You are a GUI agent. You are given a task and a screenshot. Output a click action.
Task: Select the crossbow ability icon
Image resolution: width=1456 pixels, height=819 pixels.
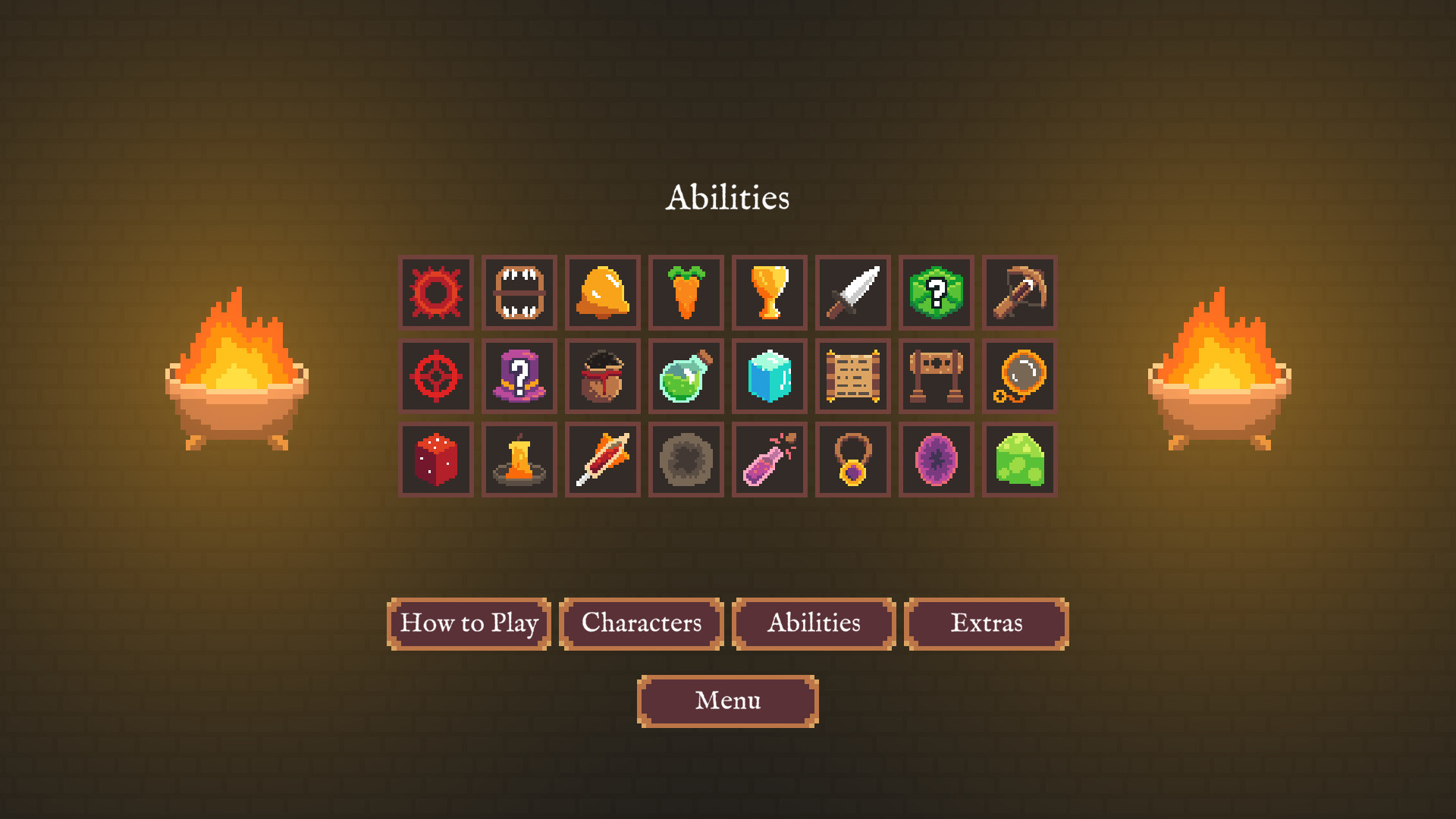[1019, 293]
